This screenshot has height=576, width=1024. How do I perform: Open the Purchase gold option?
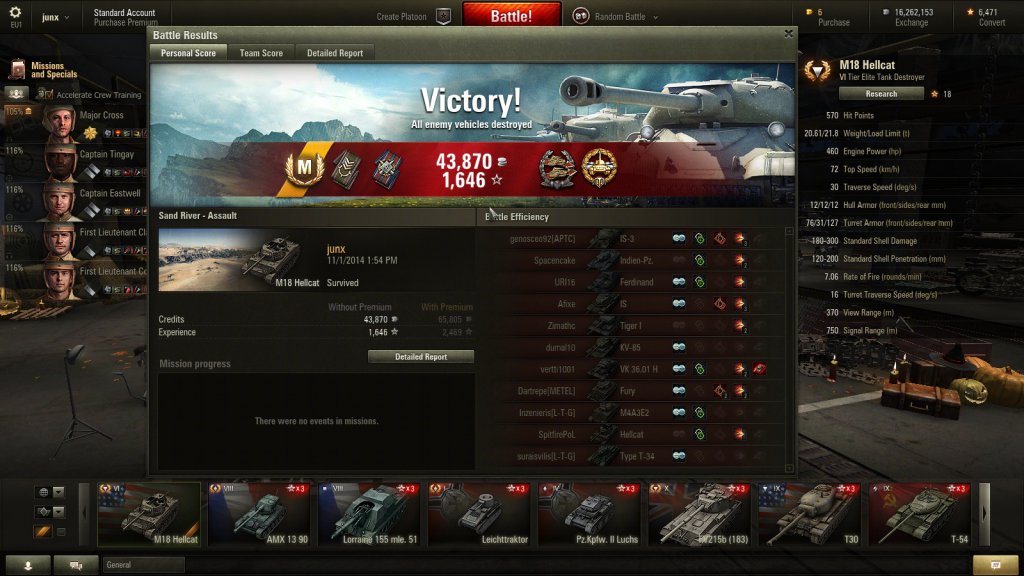pyautogui.click(x=833, y=17)
